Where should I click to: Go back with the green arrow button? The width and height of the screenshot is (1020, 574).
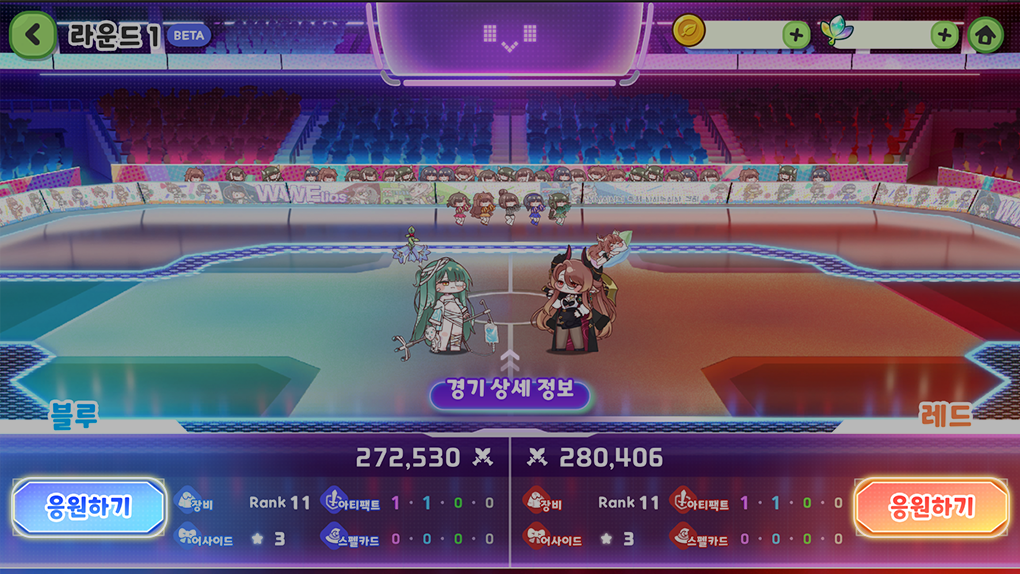(33, 35)
